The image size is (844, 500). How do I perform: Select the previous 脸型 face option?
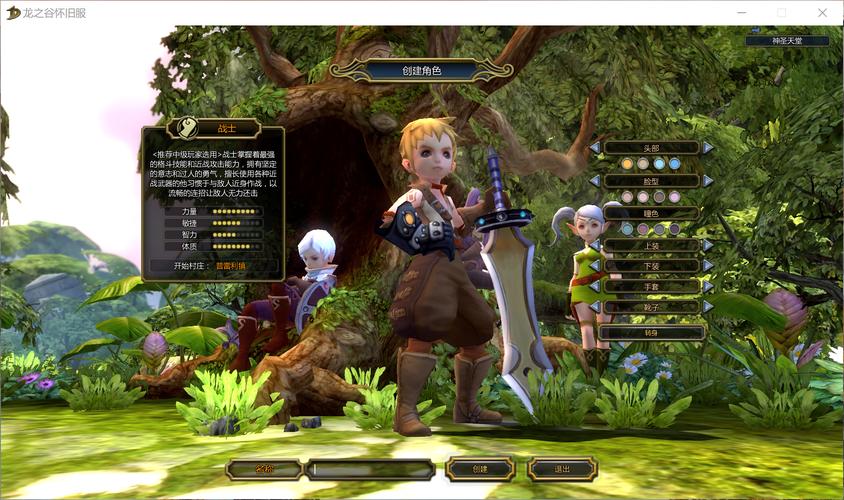595,181
